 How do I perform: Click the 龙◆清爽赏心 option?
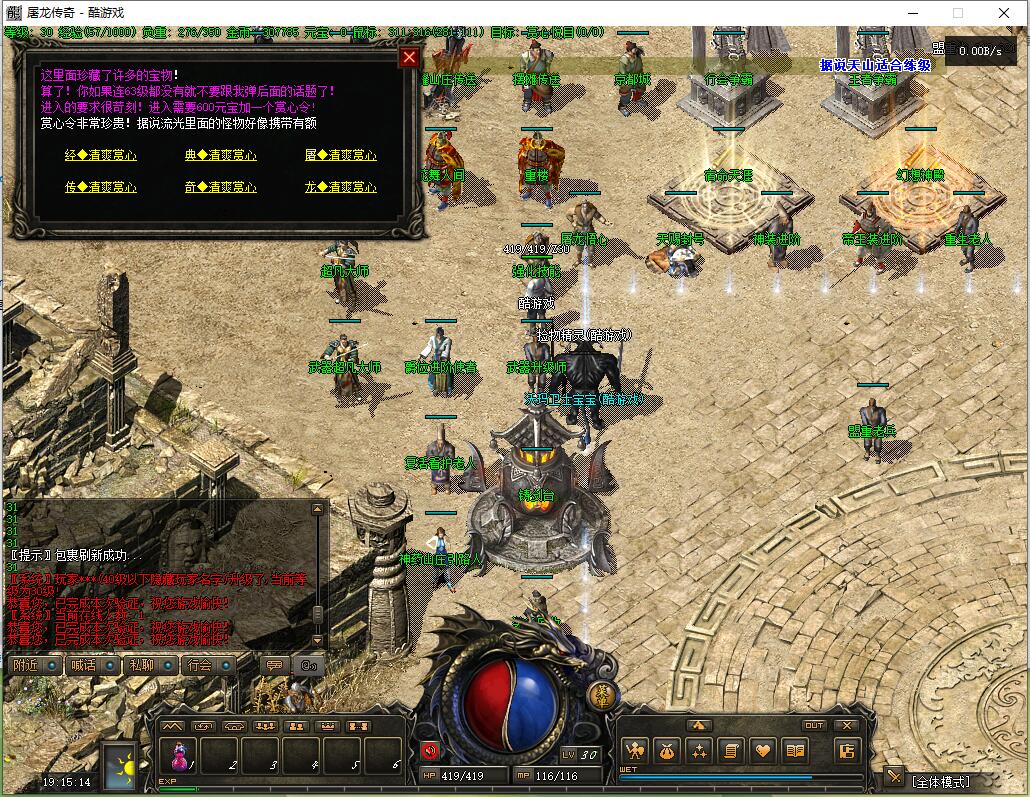click(340, 187)
